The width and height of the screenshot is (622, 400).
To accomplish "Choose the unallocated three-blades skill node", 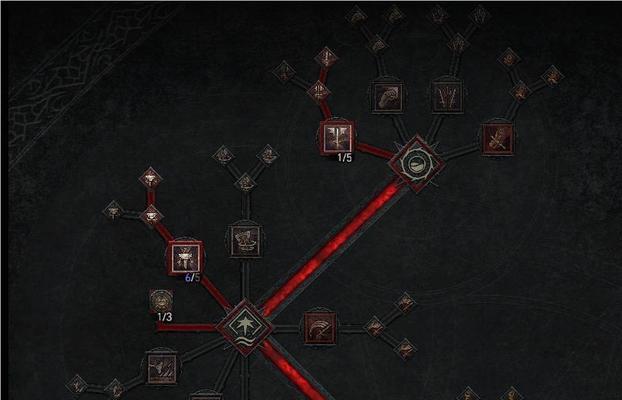I will tap(446, 97).
